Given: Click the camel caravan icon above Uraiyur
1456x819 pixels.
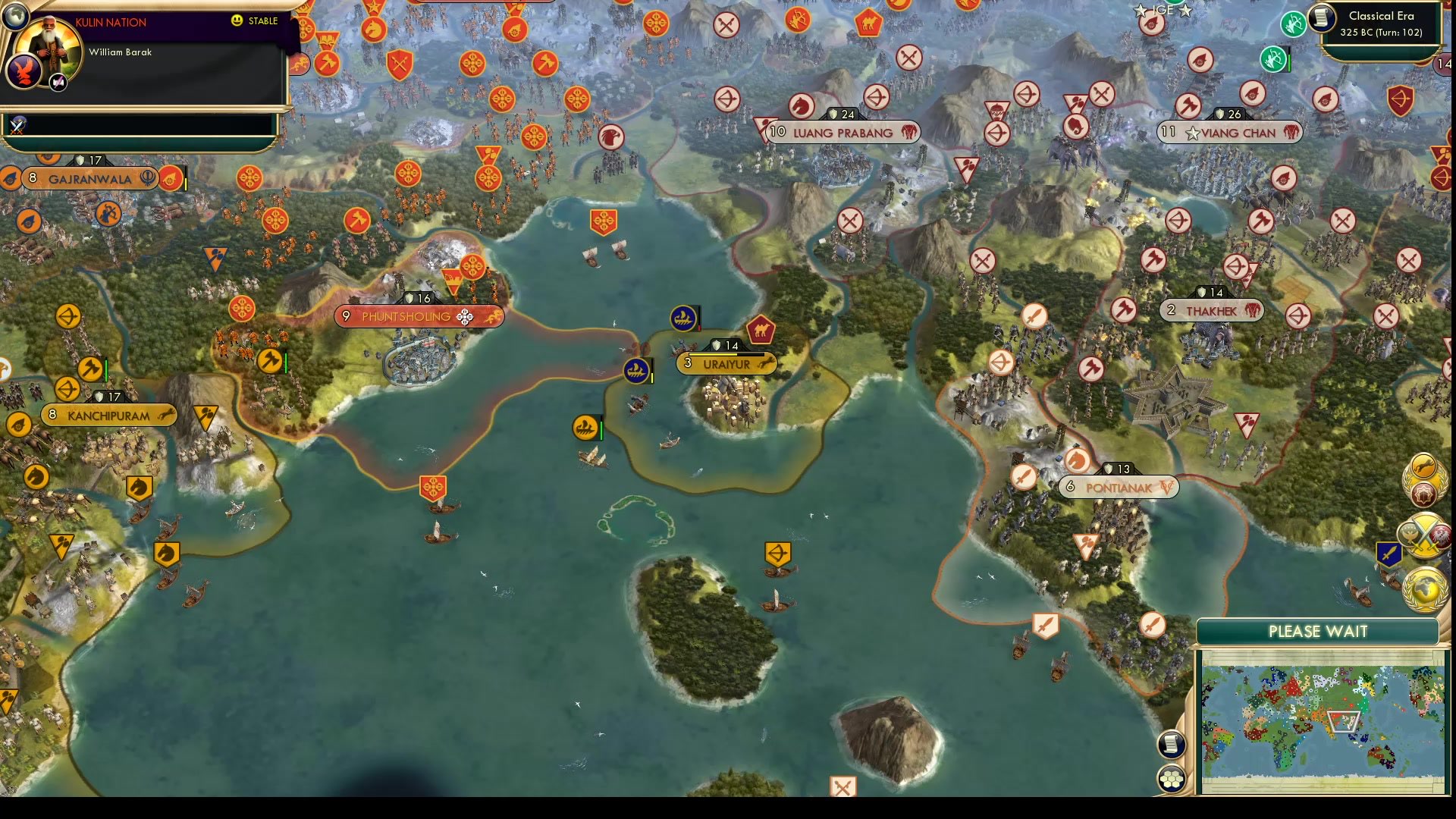Looking at the screenshot, I should click(761, 329).
